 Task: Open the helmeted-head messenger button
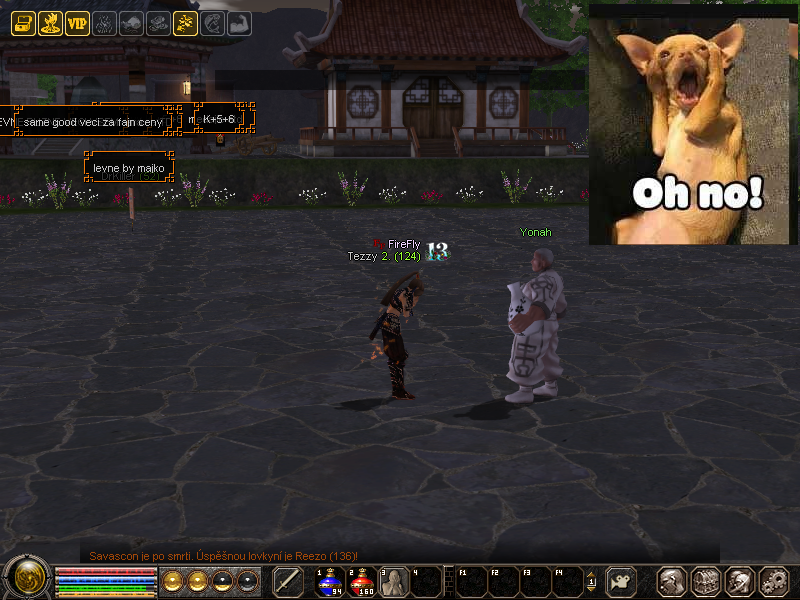point(739,581)
